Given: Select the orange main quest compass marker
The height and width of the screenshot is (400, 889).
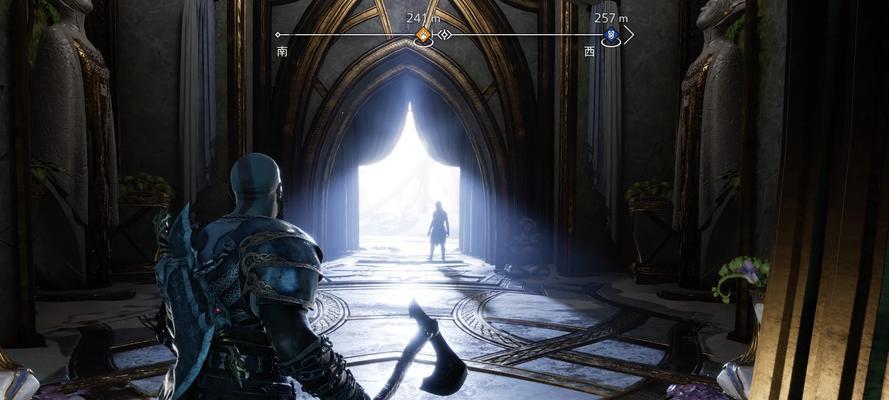Looking at the screenshot, I should pyautogui.click(x=423, y=35).
